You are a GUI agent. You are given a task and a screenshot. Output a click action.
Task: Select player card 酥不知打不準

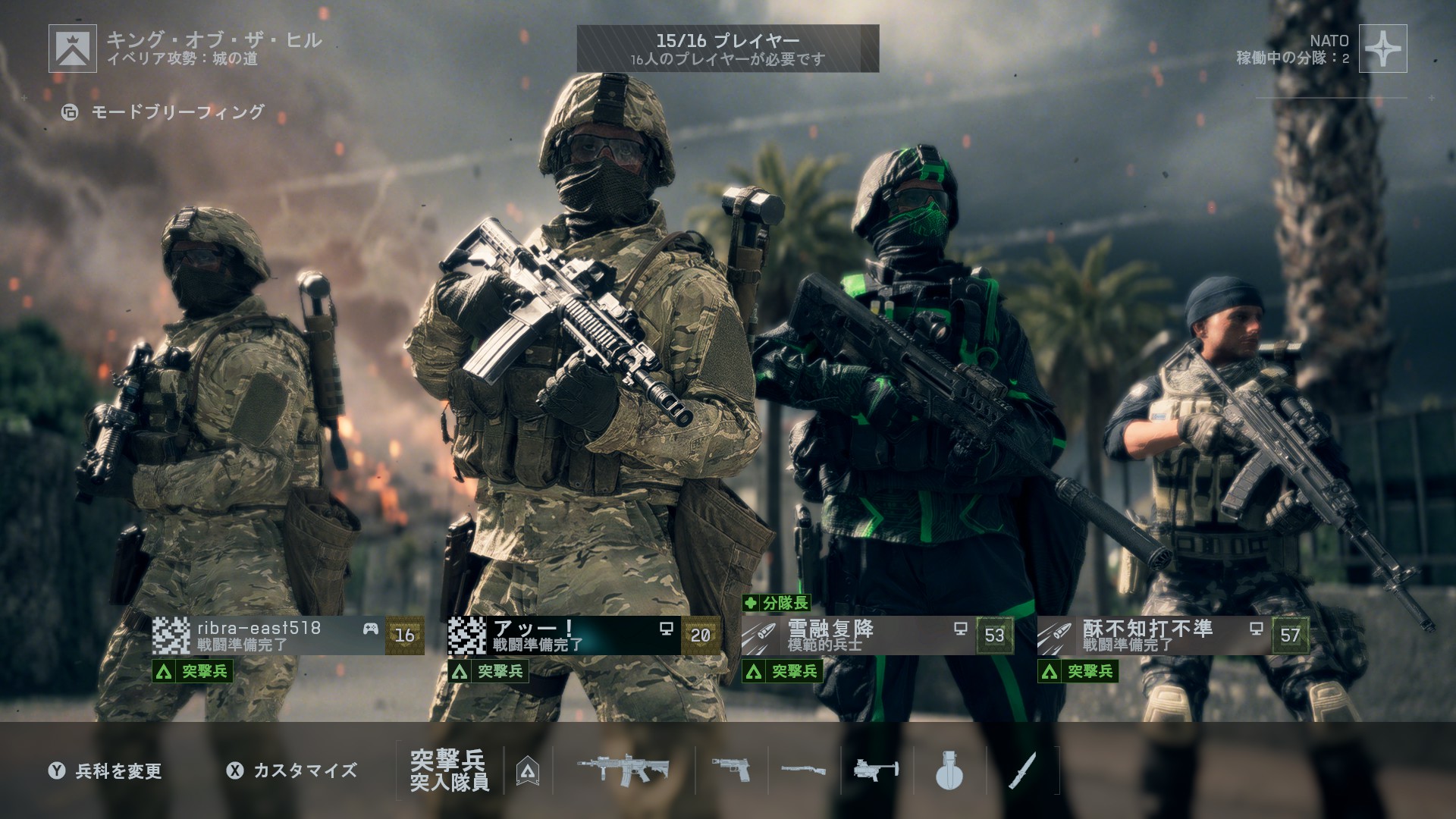(1173, 635)
